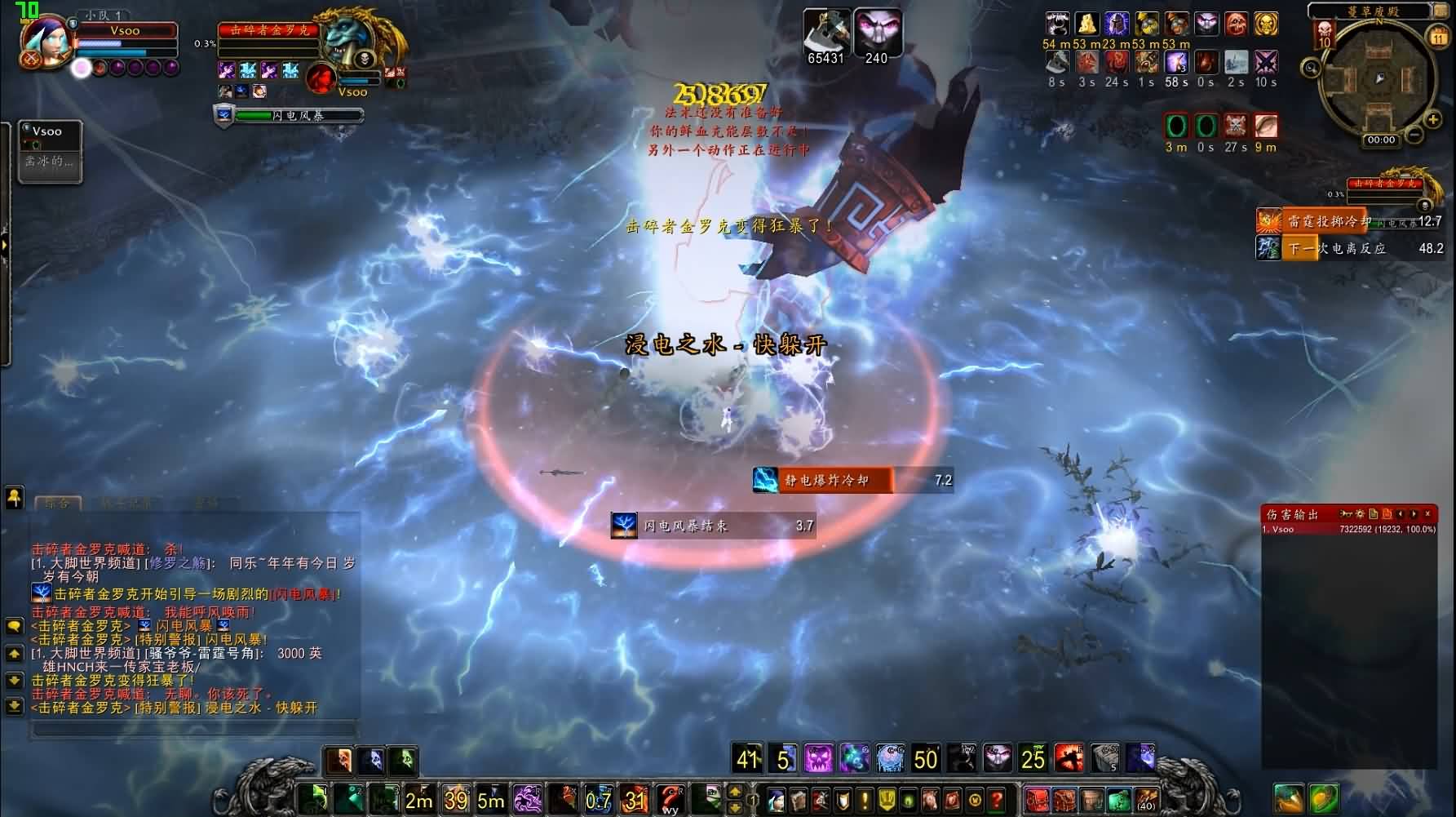Click the red skull raid difficulty flag
1456x817 pixels.
1323,34
